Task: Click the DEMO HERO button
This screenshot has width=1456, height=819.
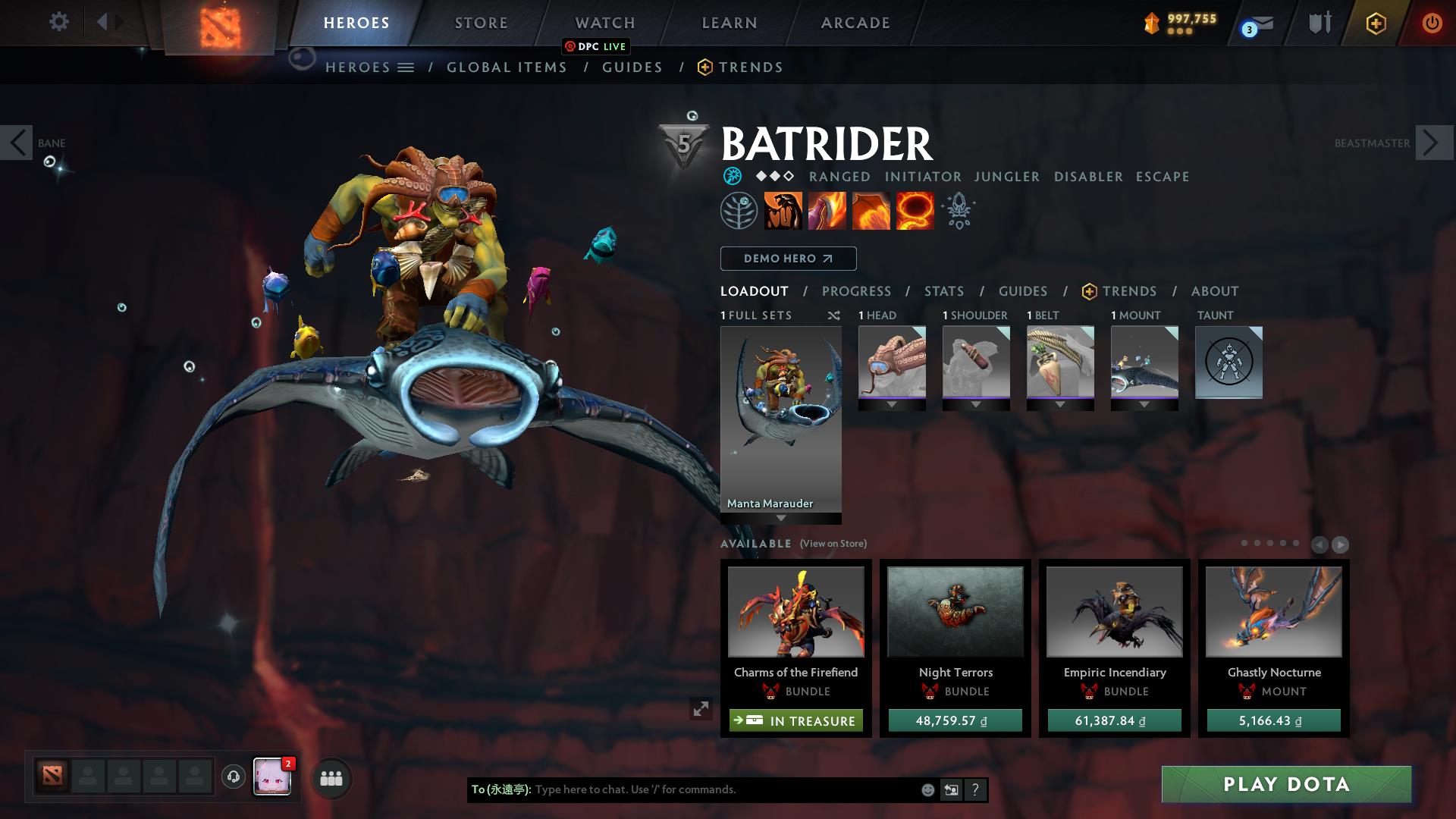Action: [788, 259]
